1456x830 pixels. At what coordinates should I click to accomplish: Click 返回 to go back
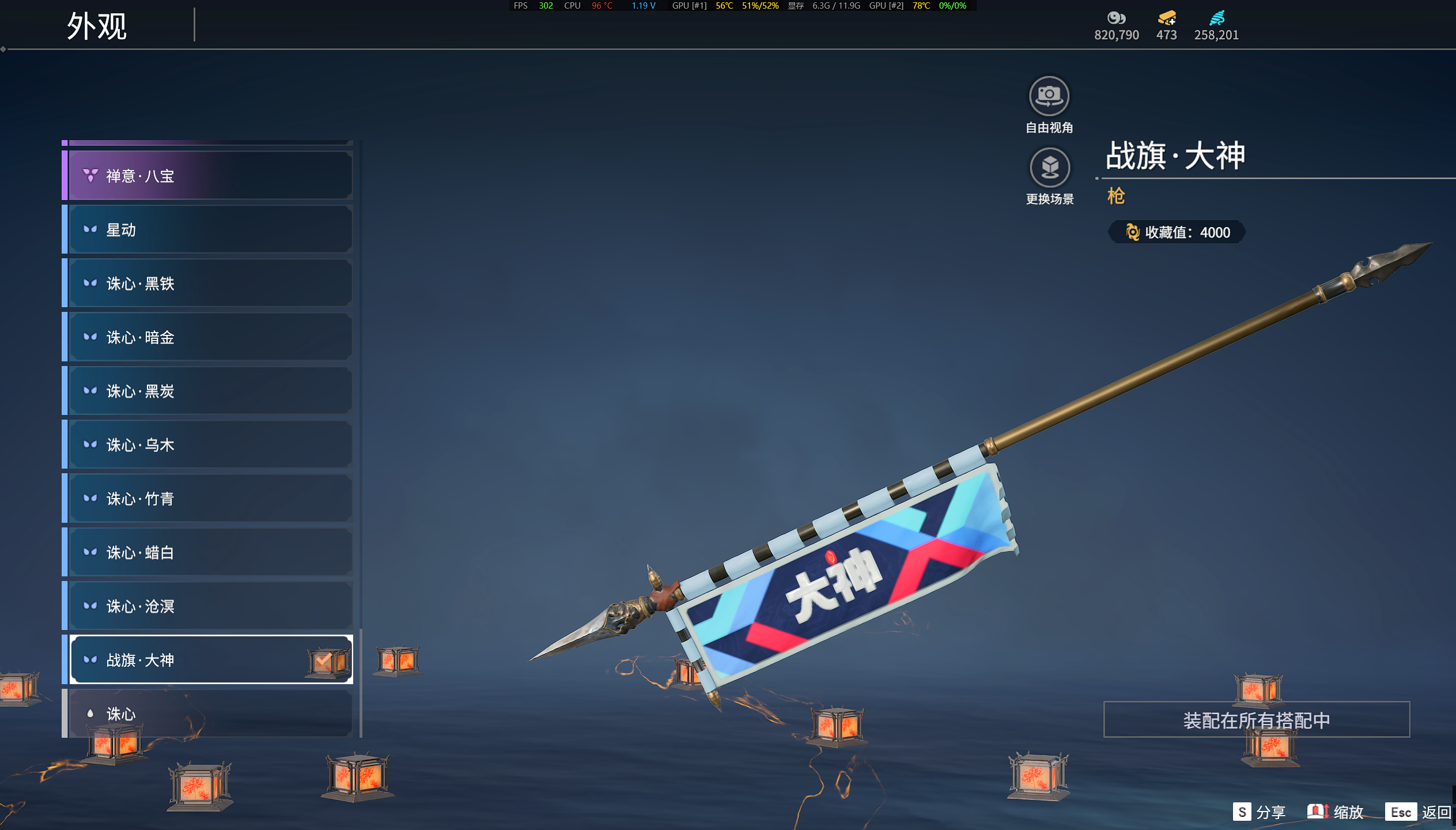1418,812
